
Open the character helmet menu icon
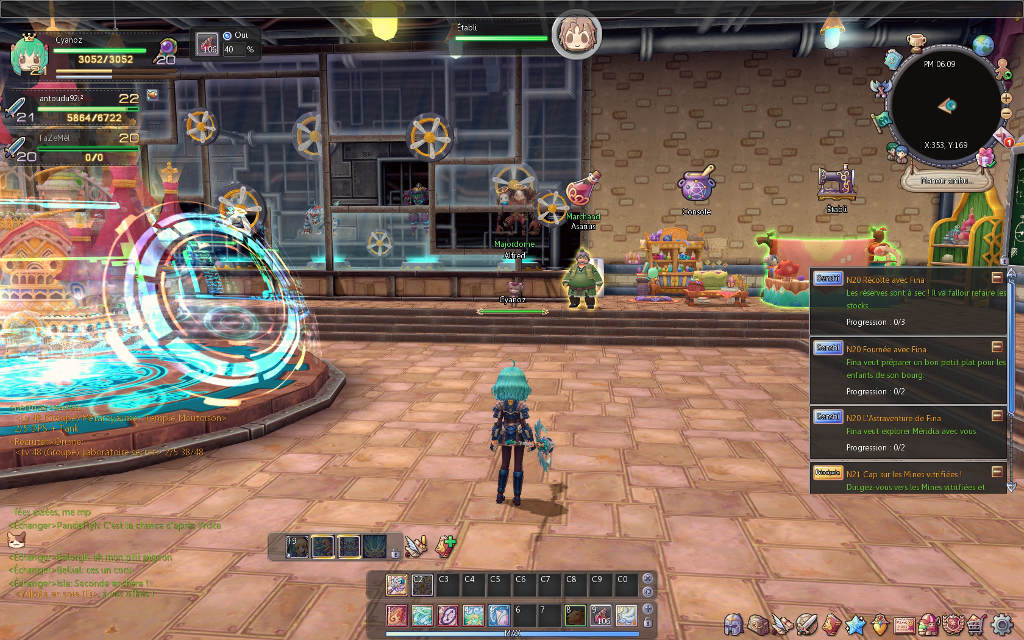733,624
